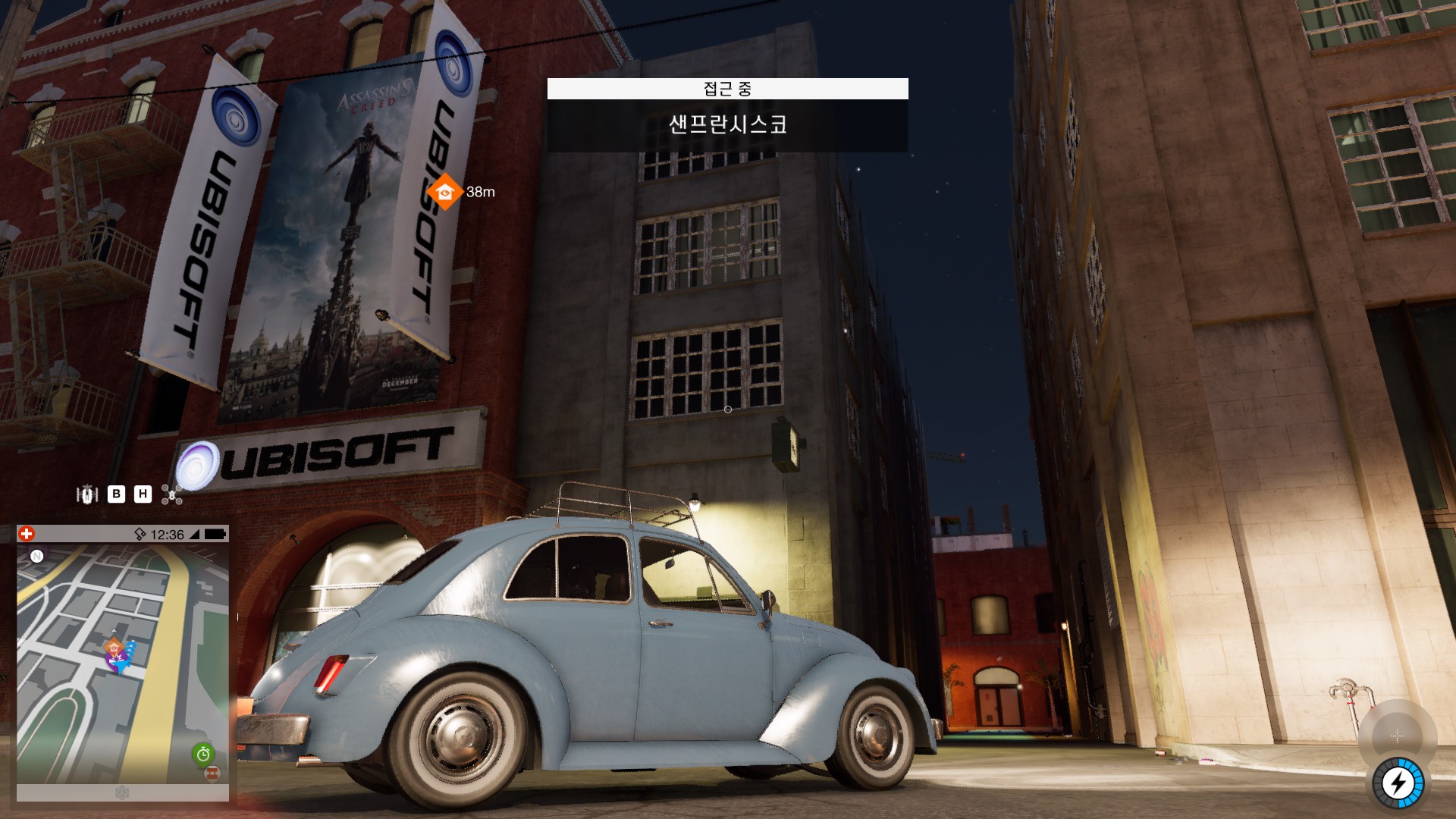This screenshot has width=1456, height=819.
Task: Select the quadcopter drone icon
Action: click(171, 495)
